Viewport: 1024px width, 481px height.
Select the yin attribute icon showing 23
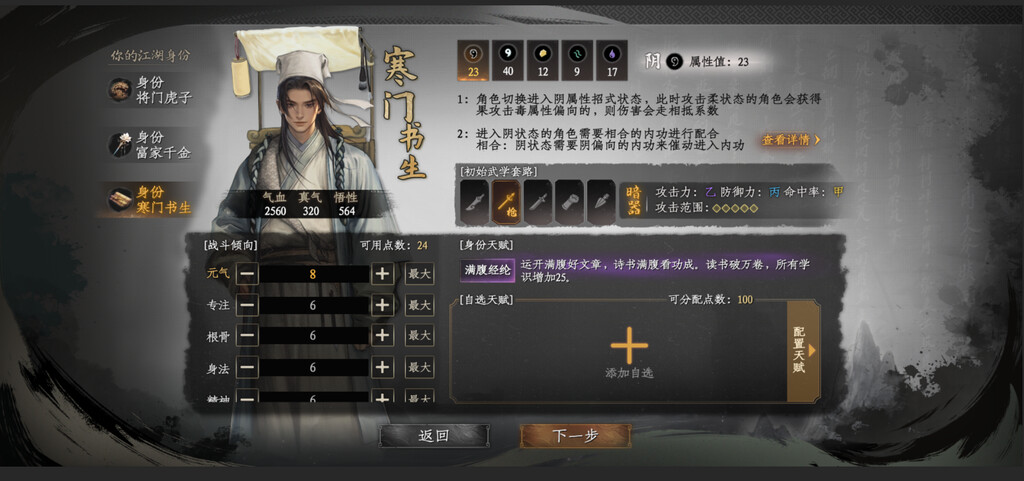[473, 60]
